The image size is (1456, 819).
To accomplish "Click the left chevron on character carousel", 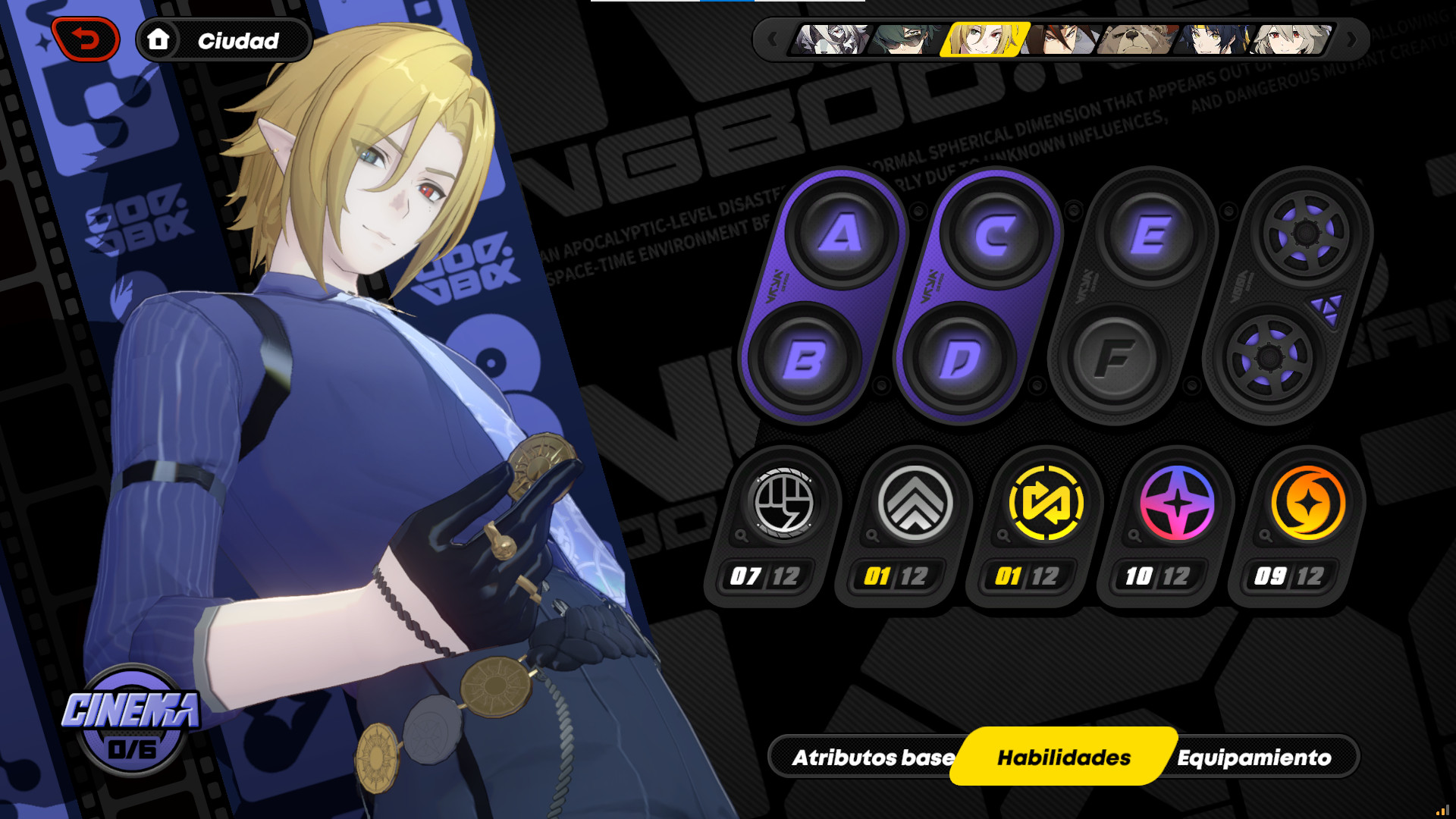I will coord(770,40).
